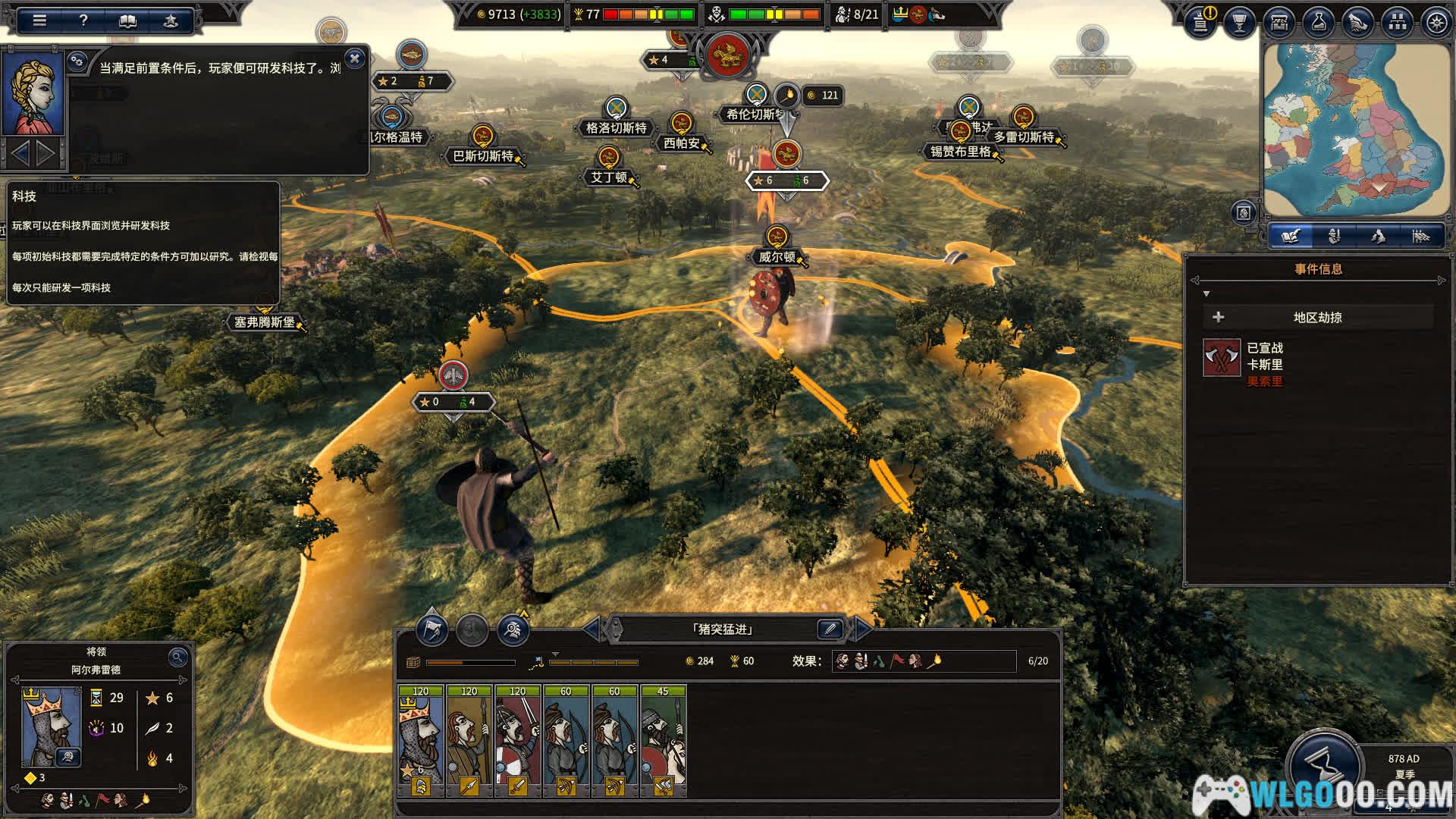Viewport: 1456px width, 819px height.
Task: End the turn with the hourglass button
Action: 1324,766
